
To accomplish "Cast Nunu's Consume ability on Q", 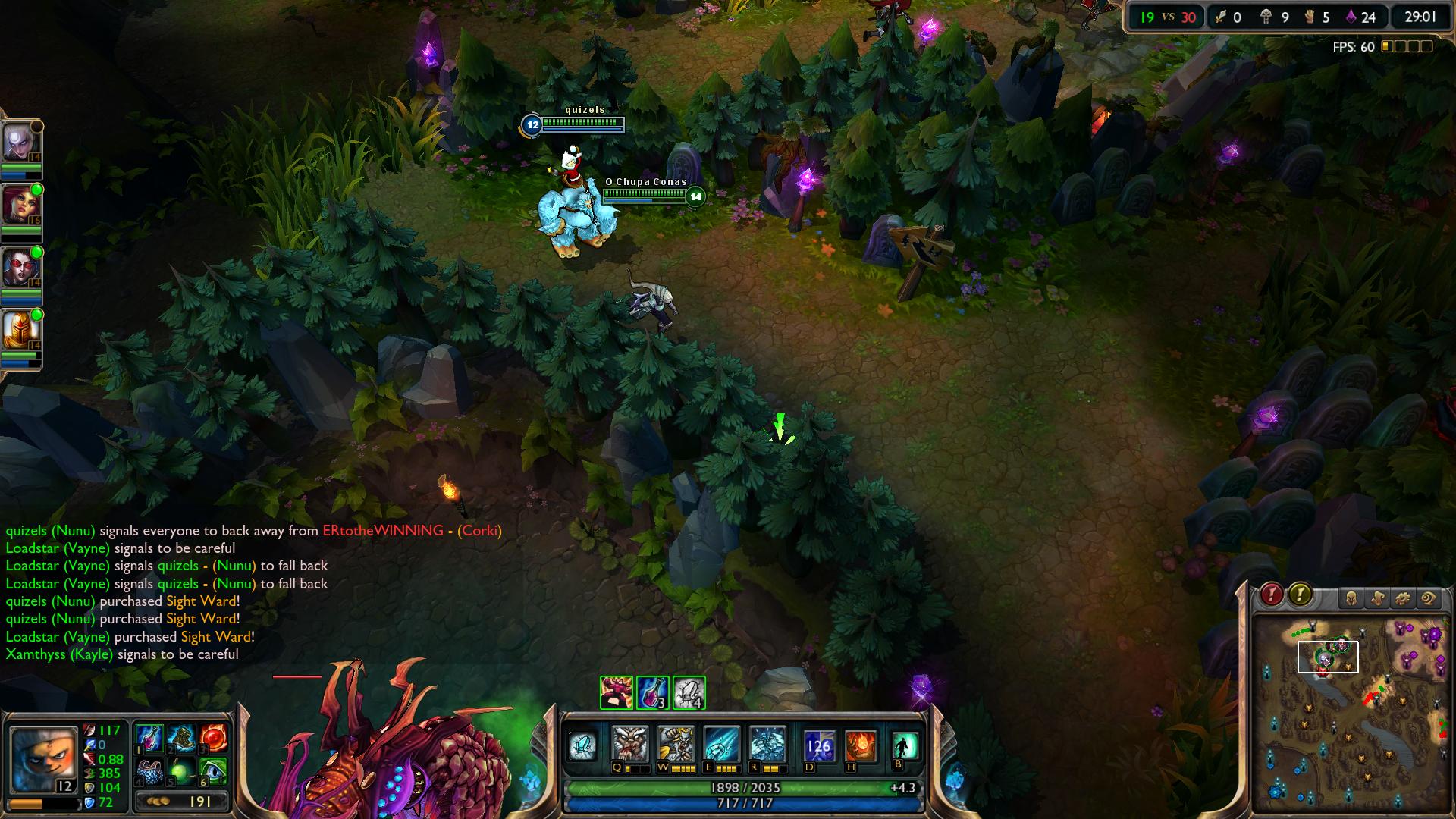I will (x=630, y=745).
